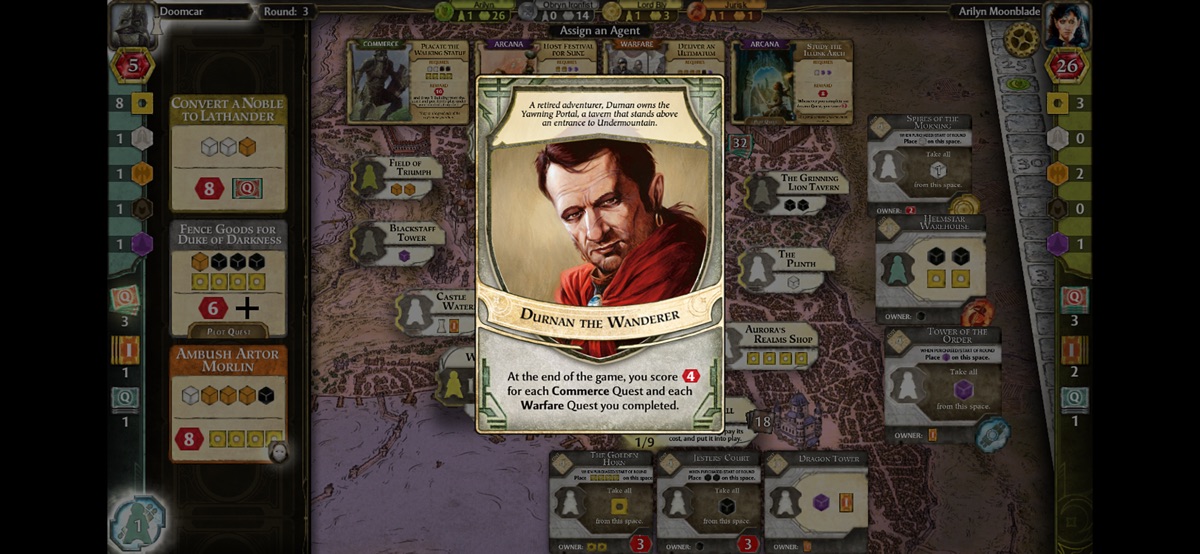
Task: Place an agent on Helmstar Warehouse
Action: 929,267
